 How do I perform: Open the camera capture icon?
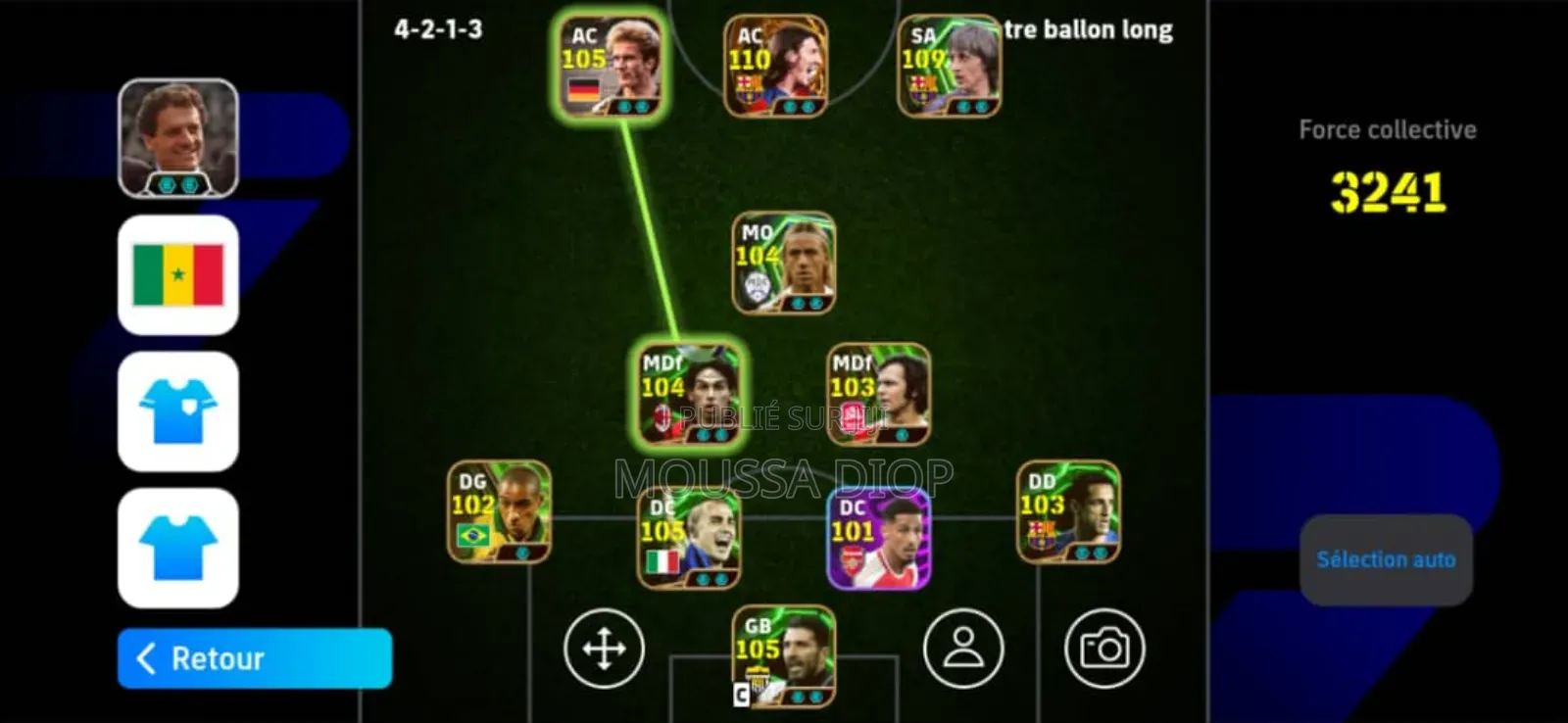(x=1105, y=648)
